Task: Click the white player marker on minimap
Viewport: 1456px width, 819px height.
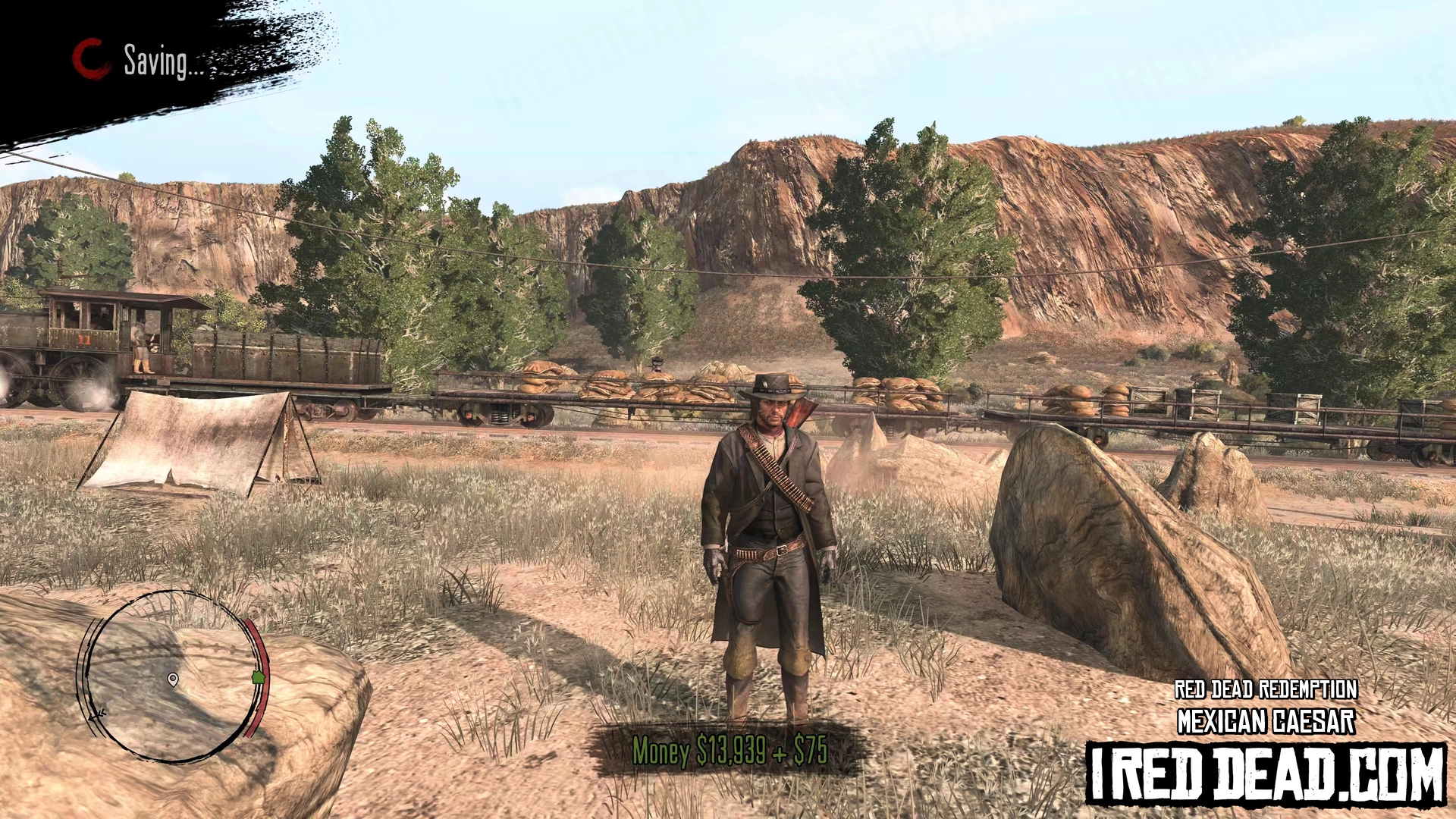Action: (x=173, y=679)
